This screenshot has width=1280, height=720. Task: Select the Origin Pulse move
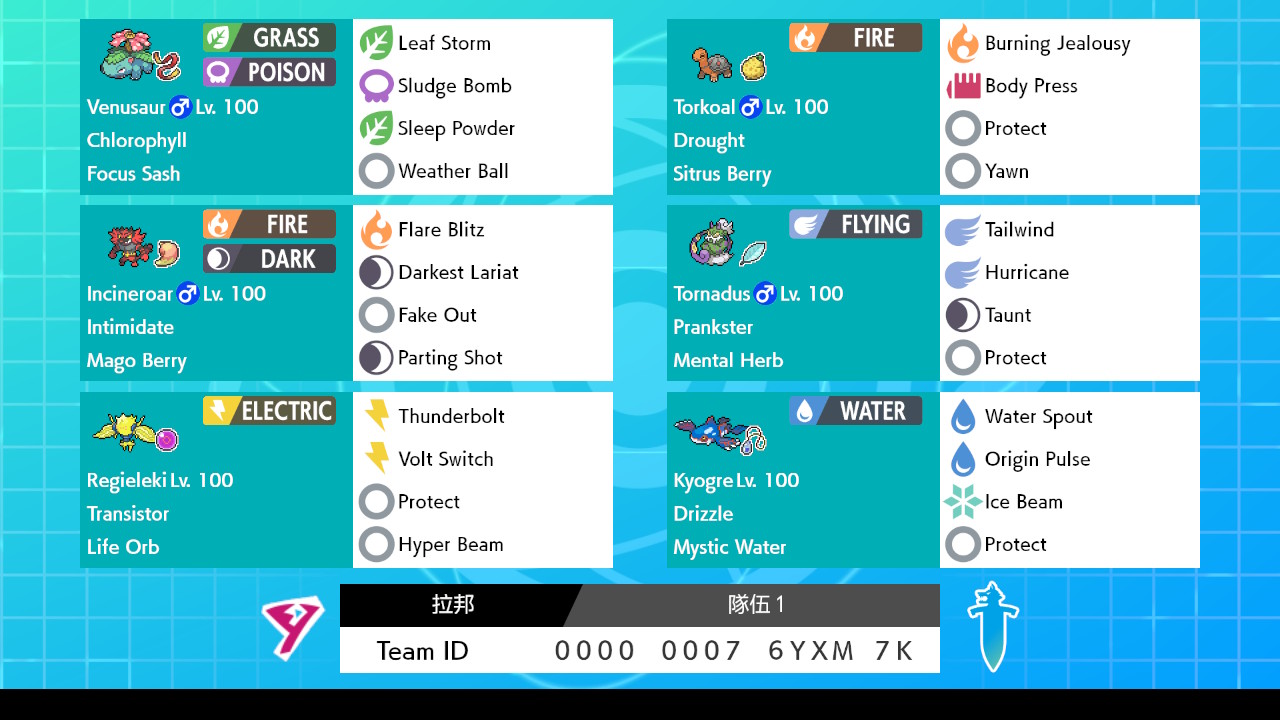pos(1036,459)
